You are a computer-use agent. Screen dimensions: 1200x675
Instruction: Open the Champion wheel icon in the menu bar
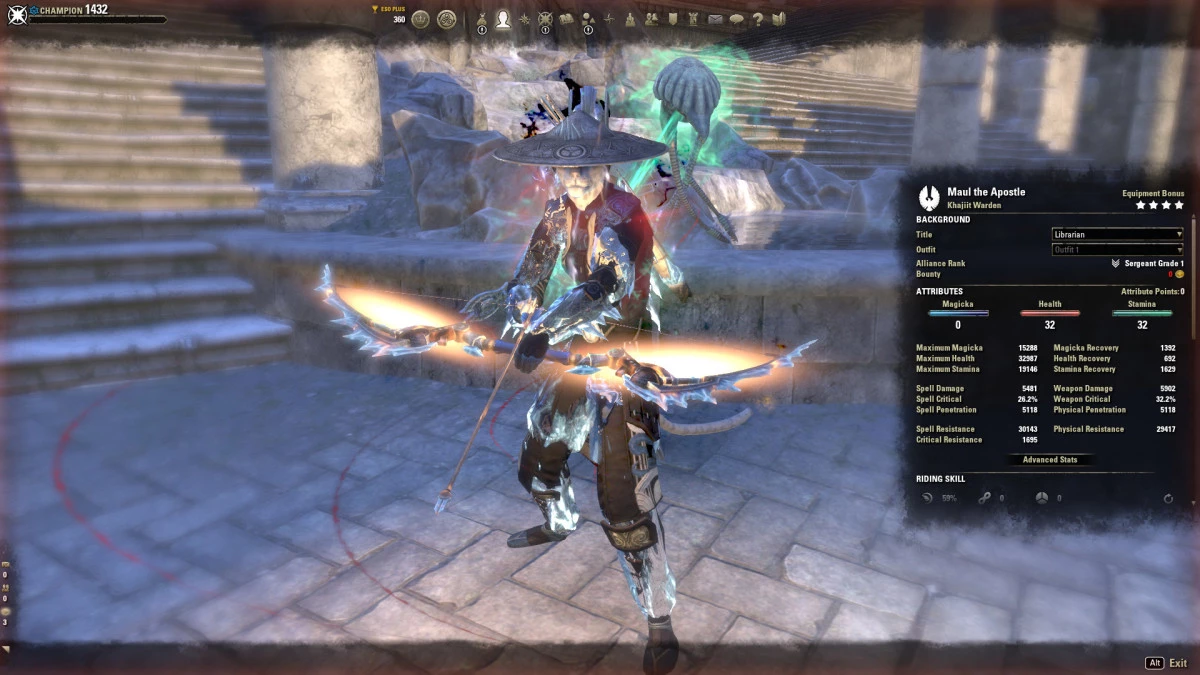545,19
